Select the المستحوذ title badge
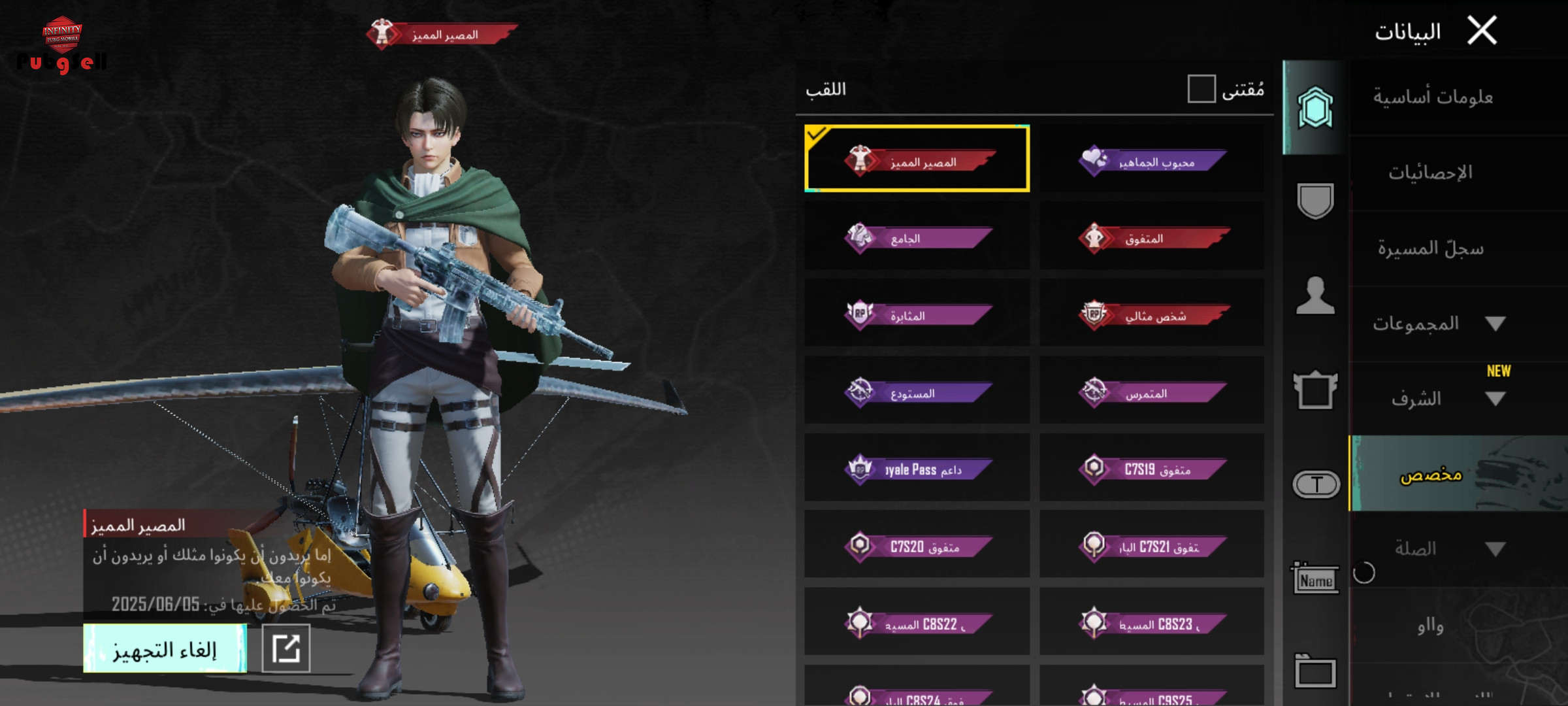 [917, 392]
